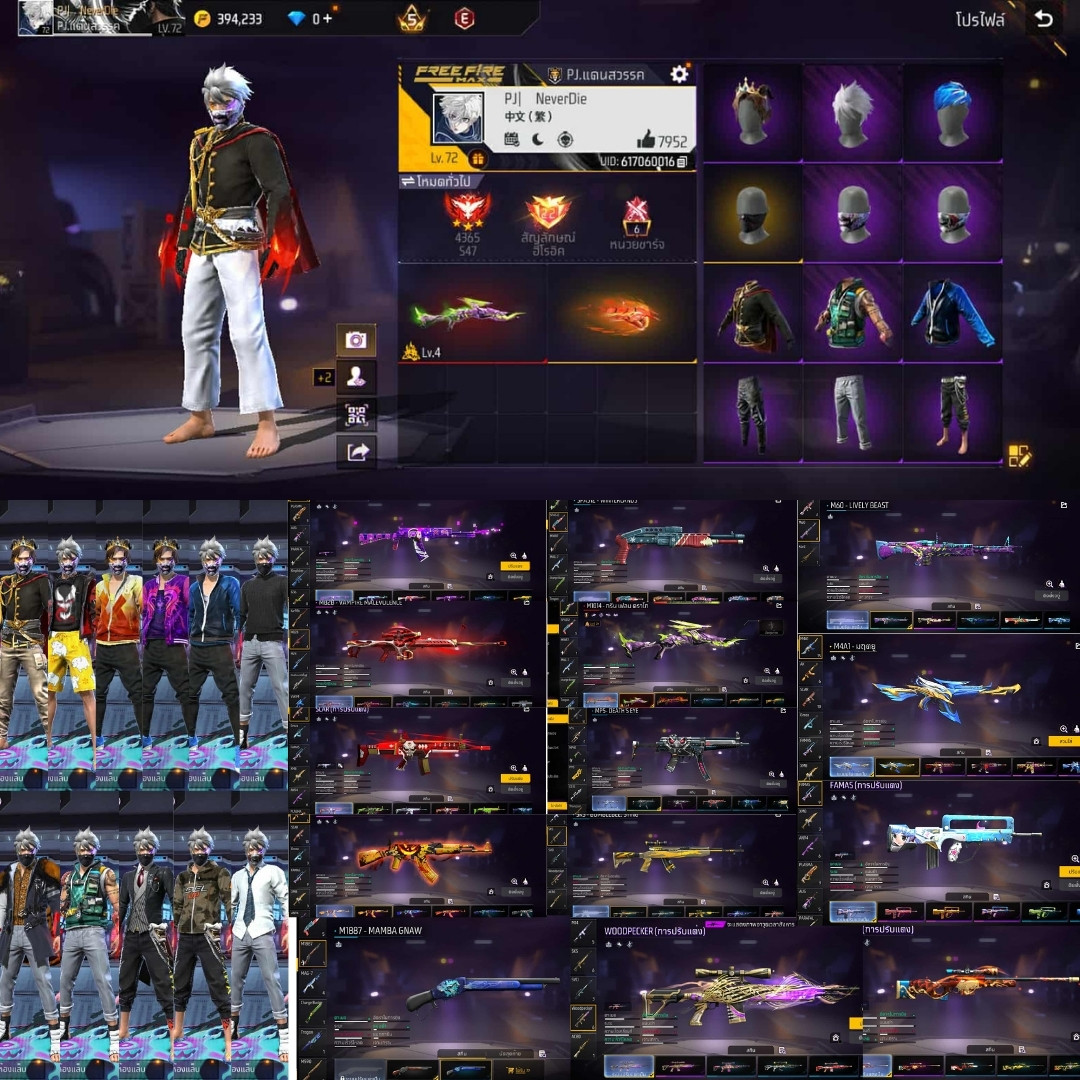This screenshot has width=1080, height=1080.
Task: Copy the player UID
Action: click(682, 161)
